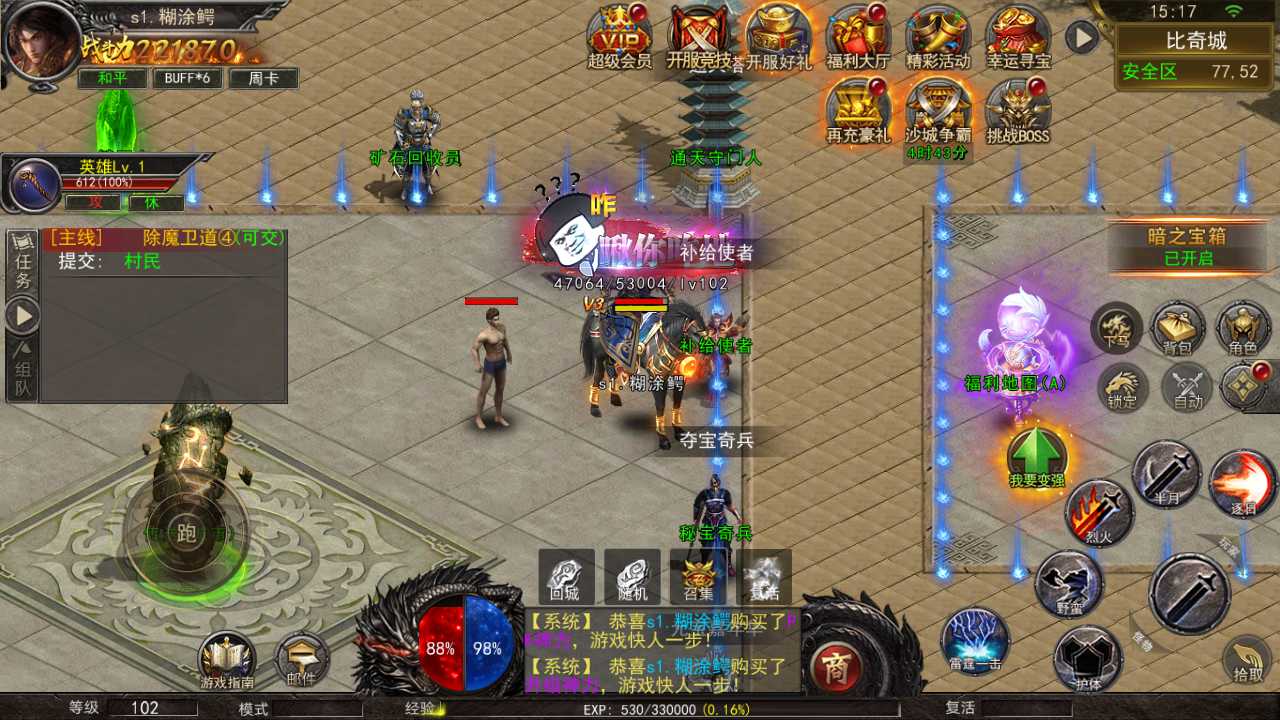Expand the arrow beside the minimap
Image resolution: width=1280 pixels, height=720 pixels.
[1079, 38]
